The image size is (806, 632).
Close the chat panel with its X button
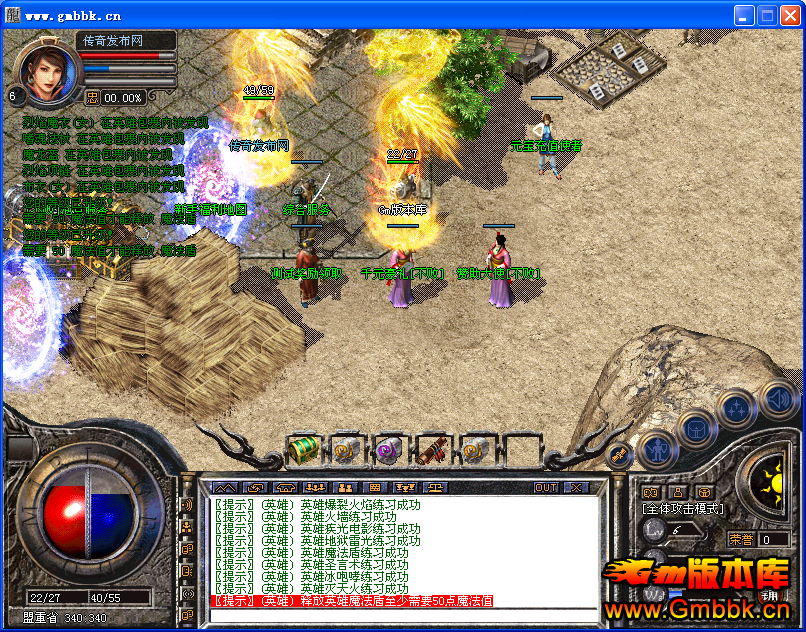pos(576,487)
